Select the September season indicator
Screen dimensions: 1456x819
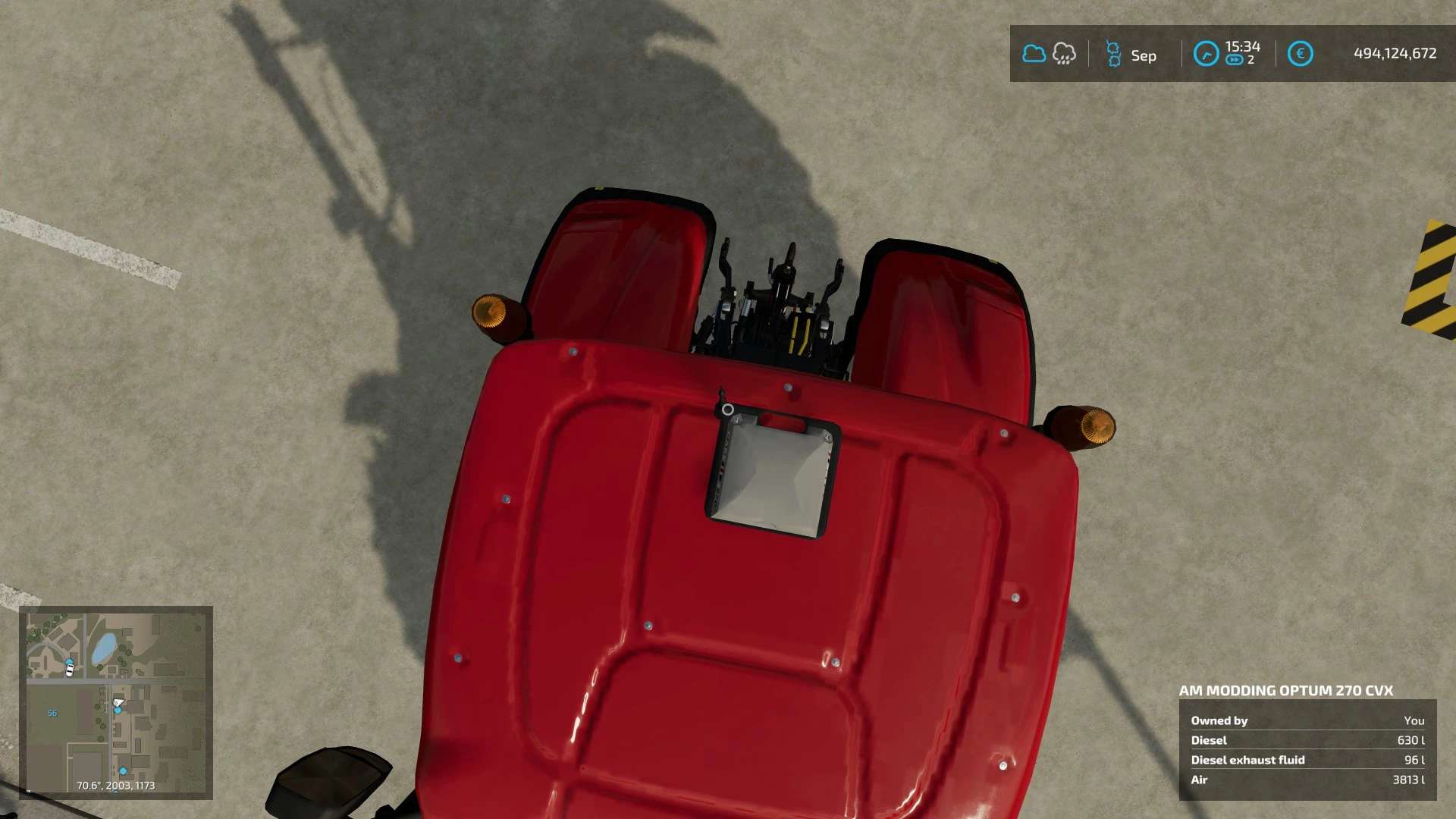tap(1131, 55)
